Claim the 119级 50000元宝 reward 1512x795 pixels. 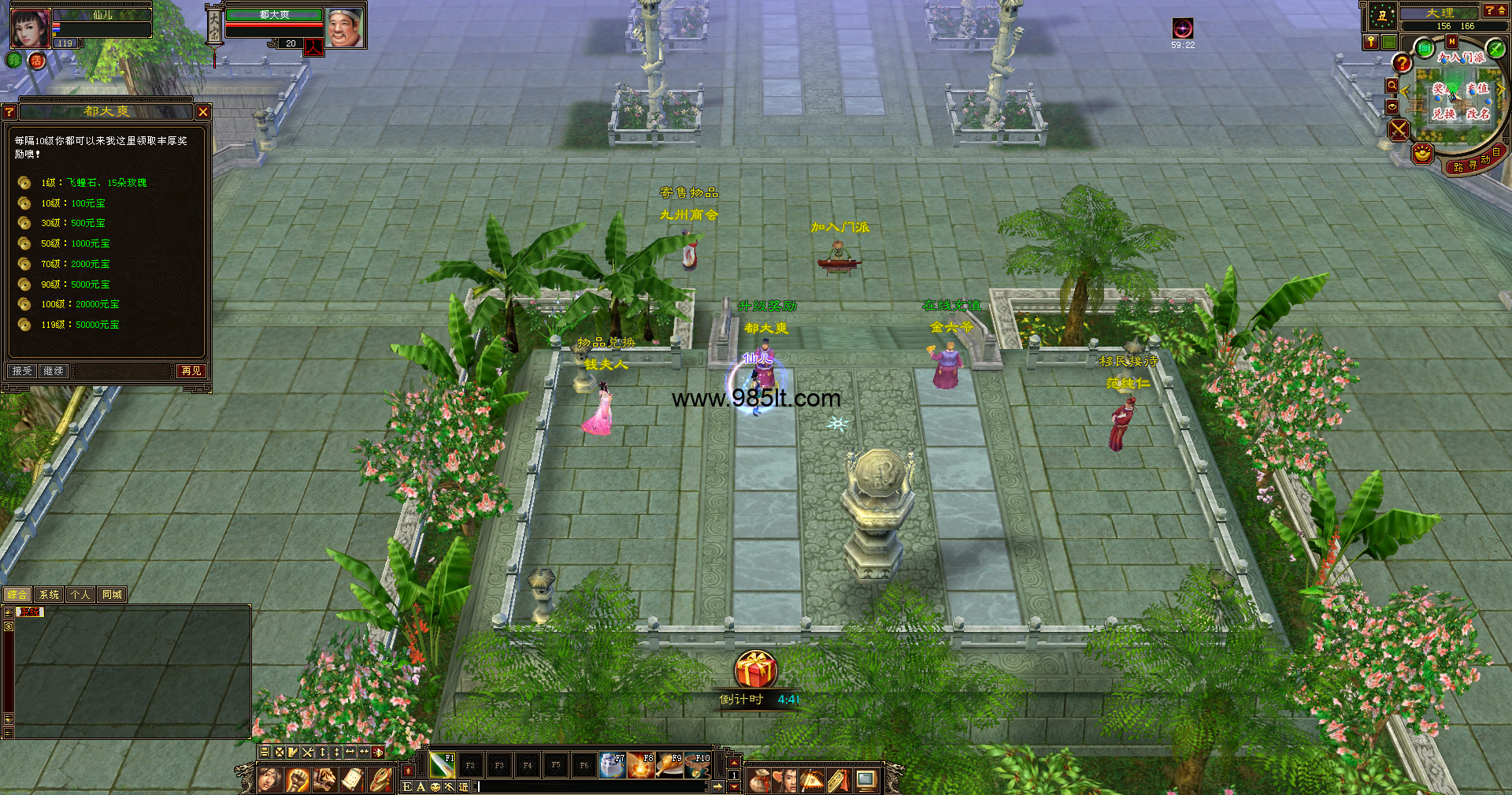point(80,325)
